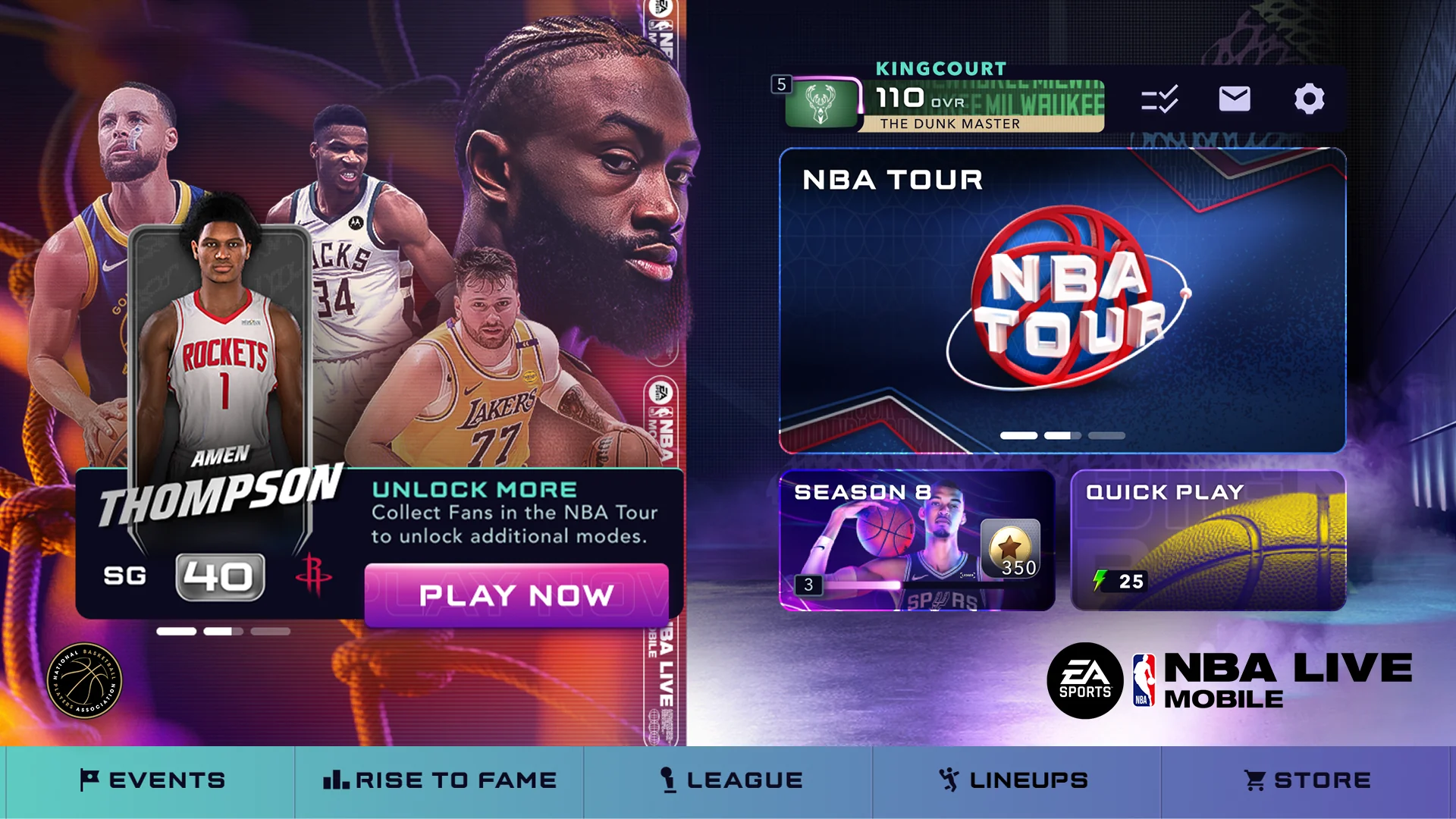Viewport: 1456px width, 819px height.
Task: Click the EA Sports logo
Action: 1087,680
